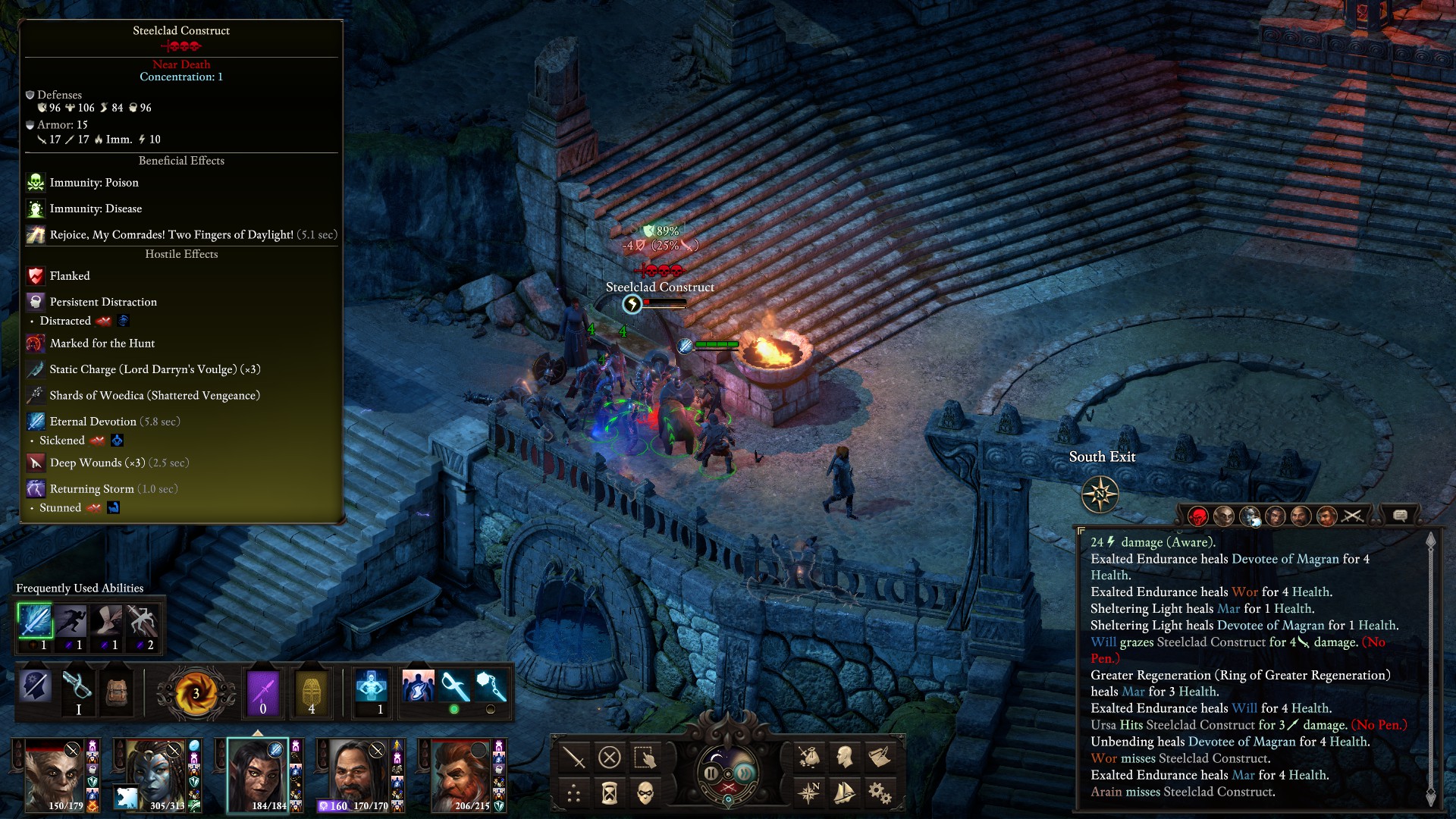Open the options gears menu

click(880, 793)
